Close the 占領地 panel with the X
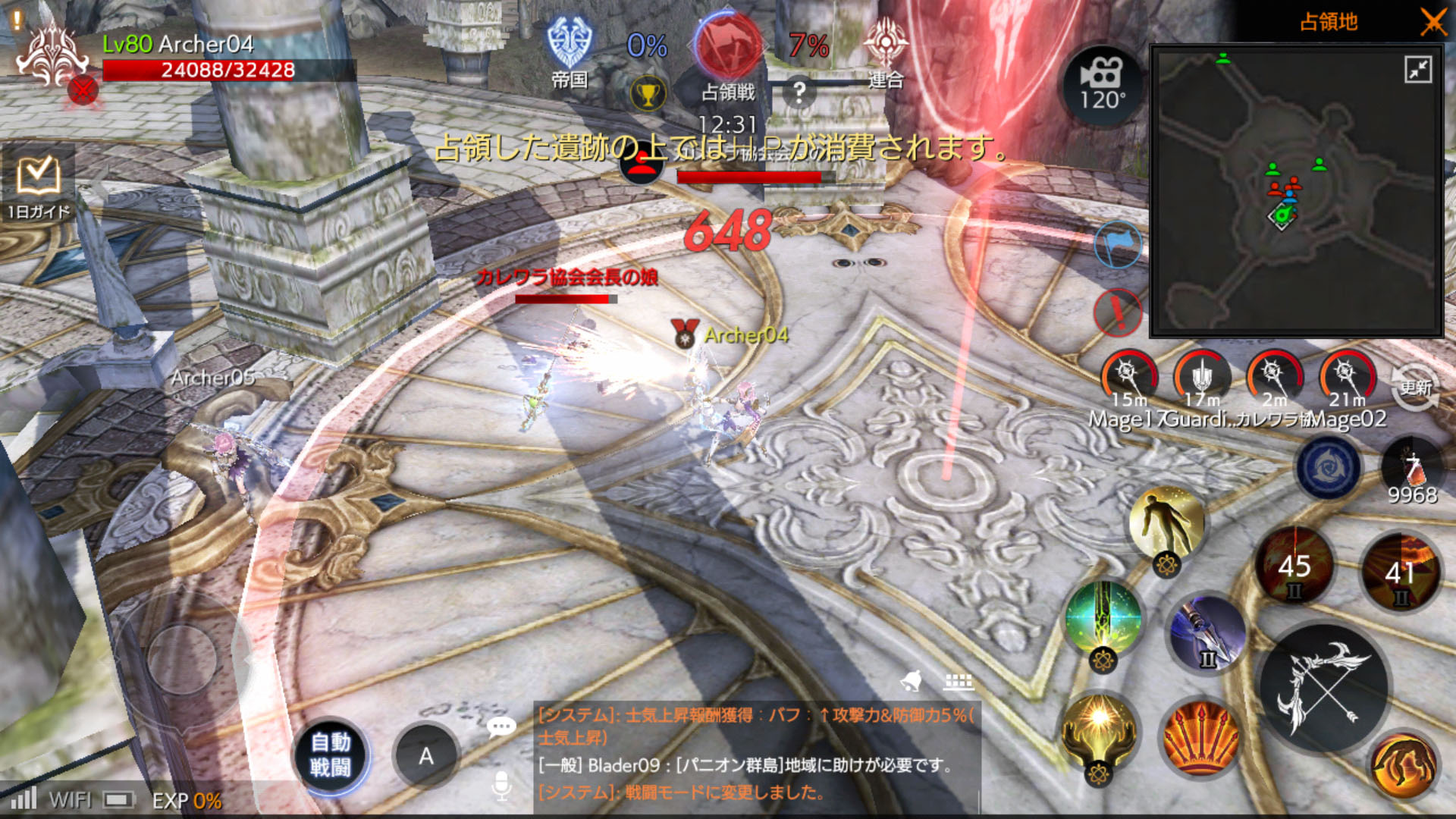The height and width of the screenshot is (819, 1456). (x=1432, y=22)
